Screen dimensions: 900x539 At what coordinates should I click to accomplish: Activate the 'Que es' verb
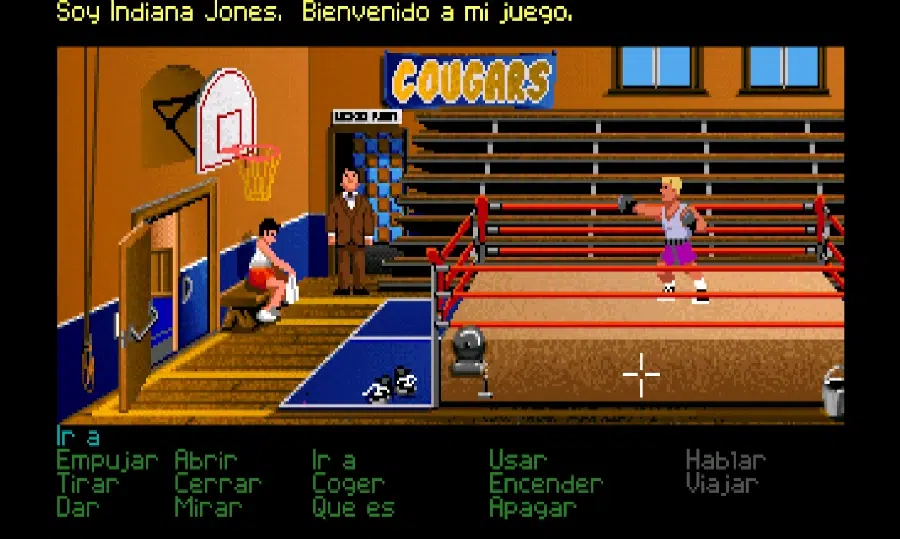coord(353,507)
